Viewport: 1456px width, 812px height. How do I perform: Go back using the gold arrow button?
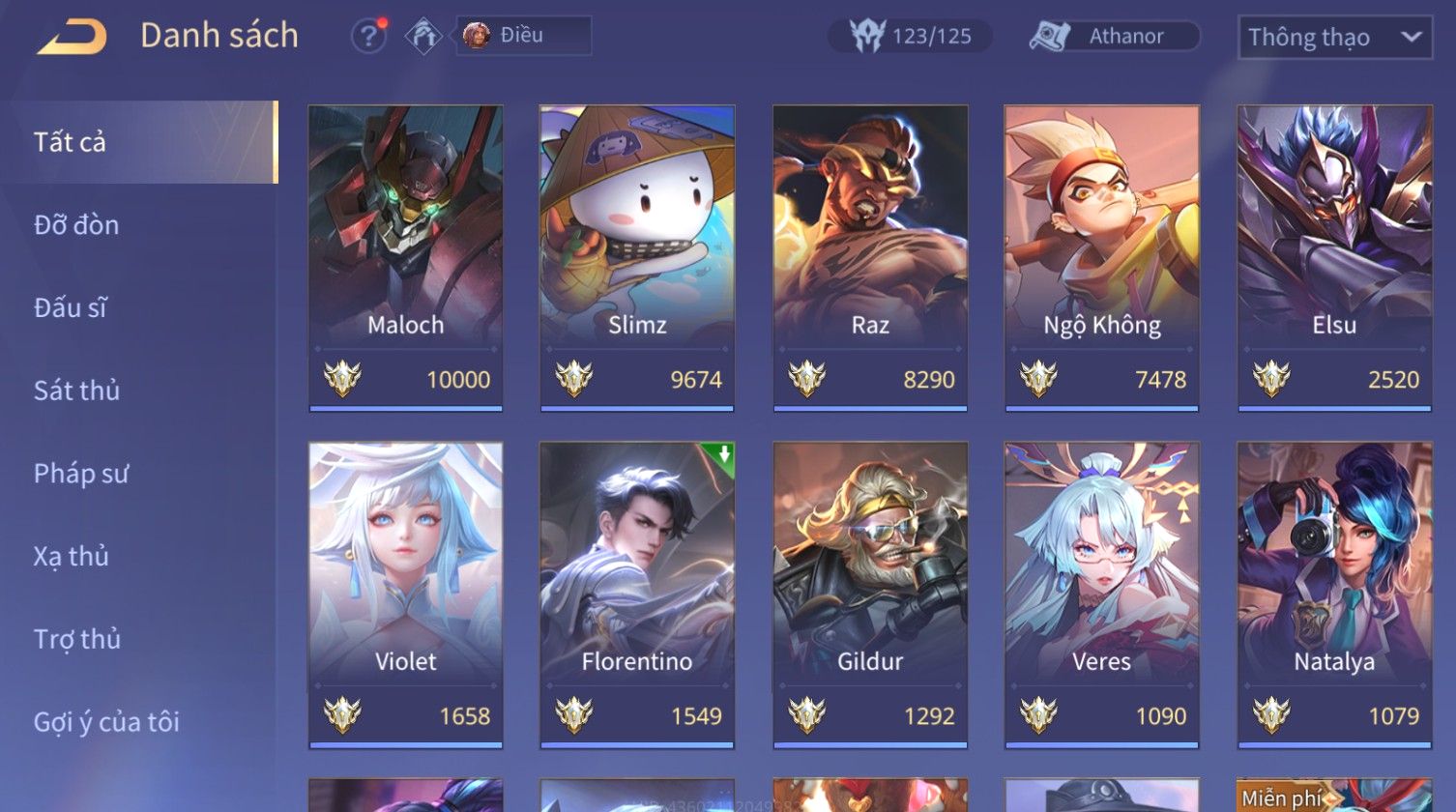point(73,37)
